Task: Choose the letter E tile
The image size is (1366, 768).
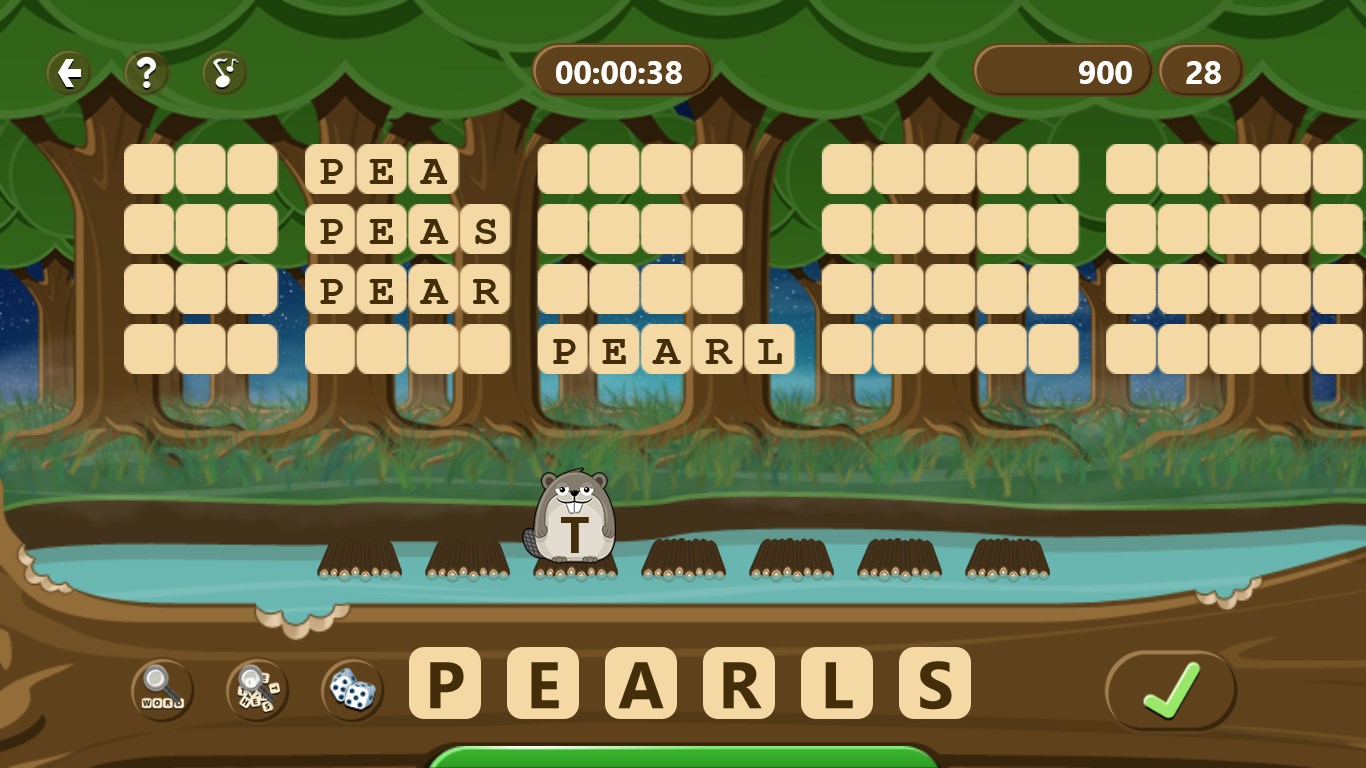Action: tap(543, 683)
